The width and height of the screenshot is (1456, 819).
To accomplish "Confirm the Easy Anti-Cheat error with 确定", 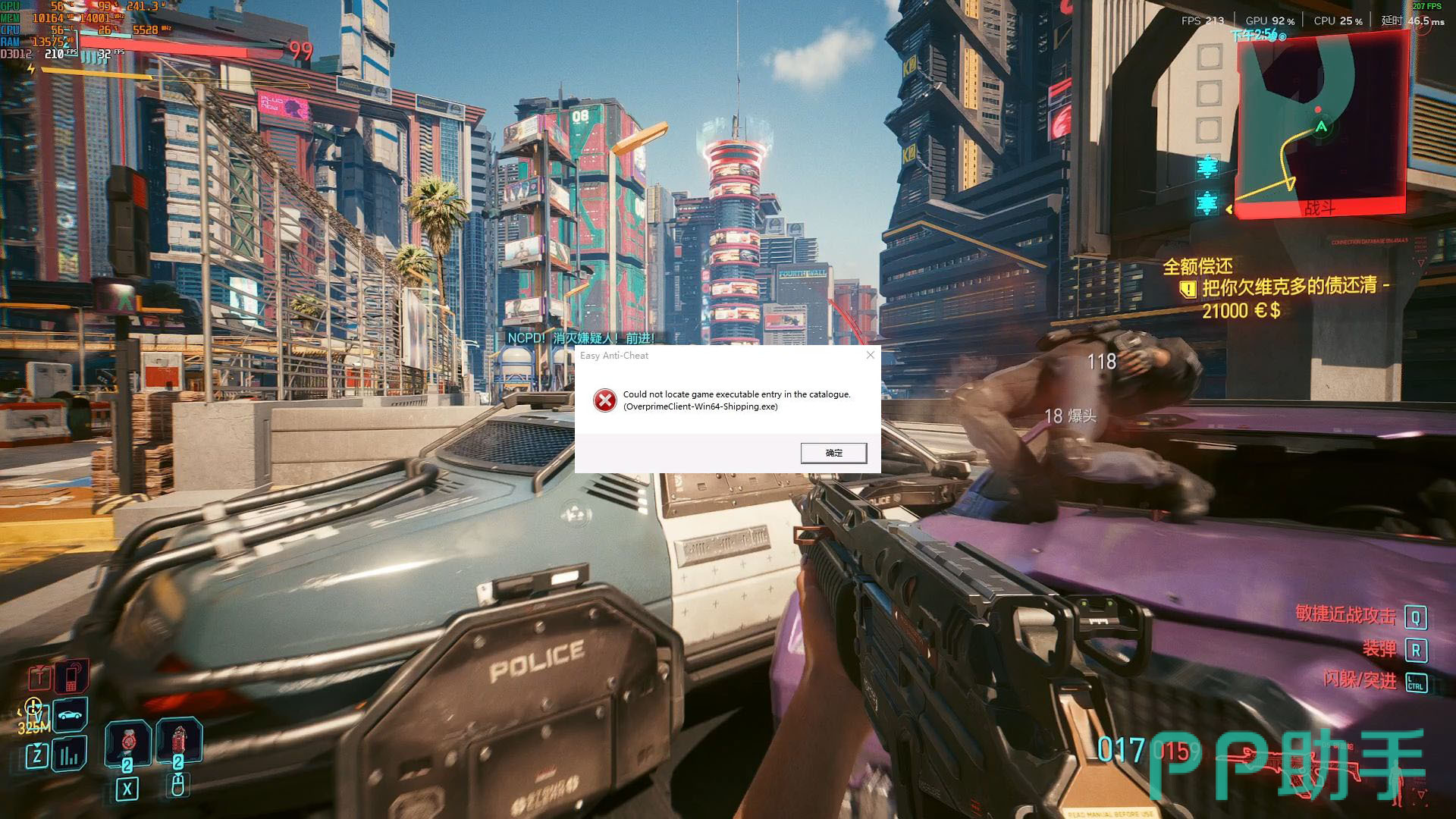I will 833,453.
